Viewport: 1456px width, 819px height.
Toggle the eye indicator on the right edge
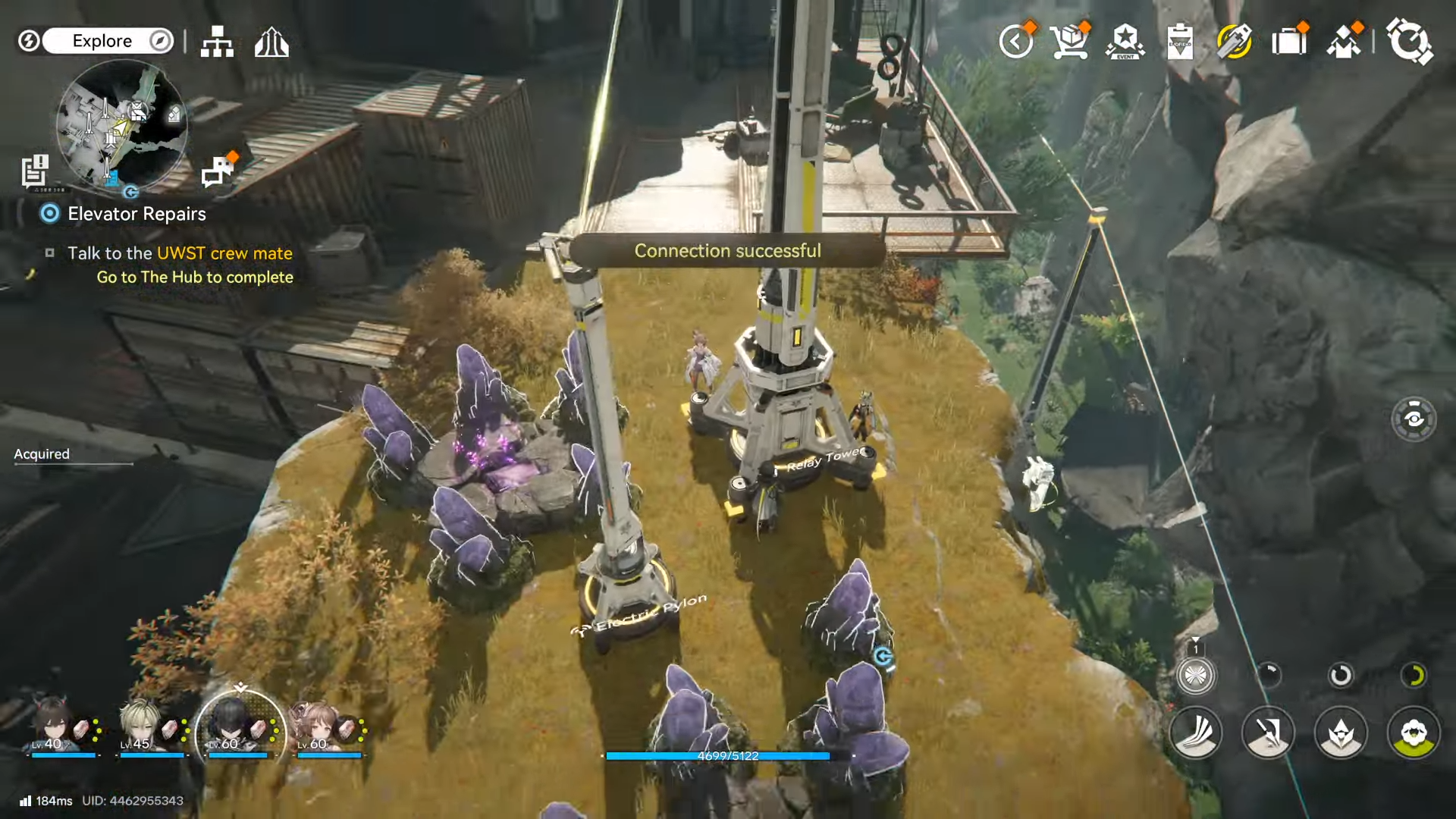1414,418
